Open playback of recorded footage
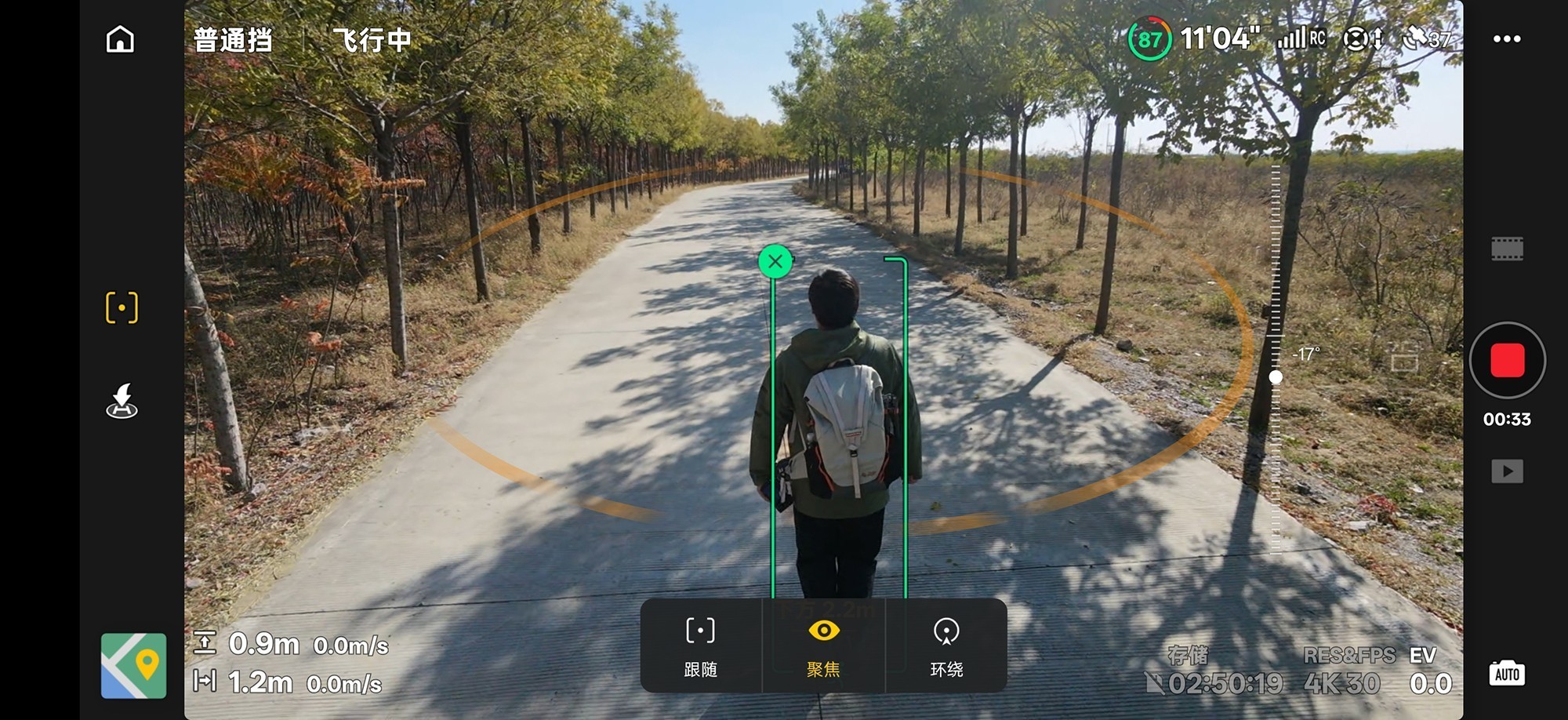The width and height of the screenshot is (1568, 720). 1507,471
